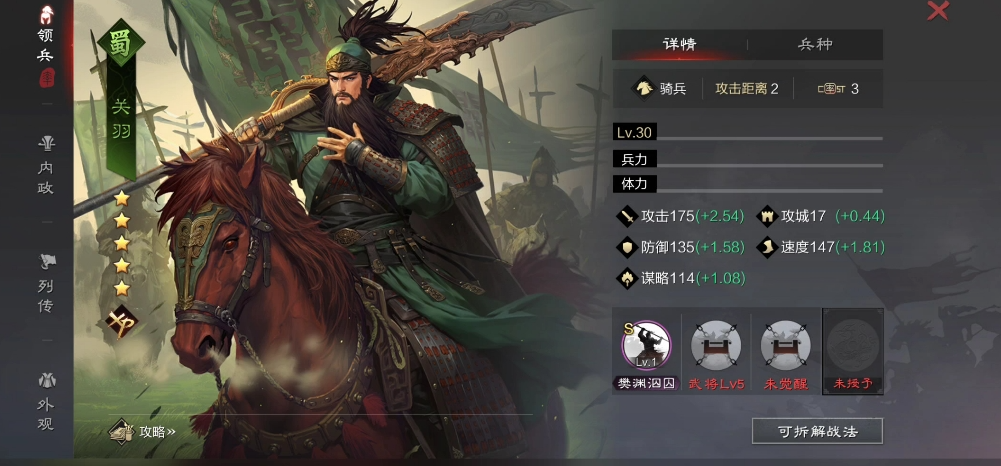Select the locked 未觉醒 skill slot
The height and width of the screenshot is (466, 1001).
coord(785,346)
